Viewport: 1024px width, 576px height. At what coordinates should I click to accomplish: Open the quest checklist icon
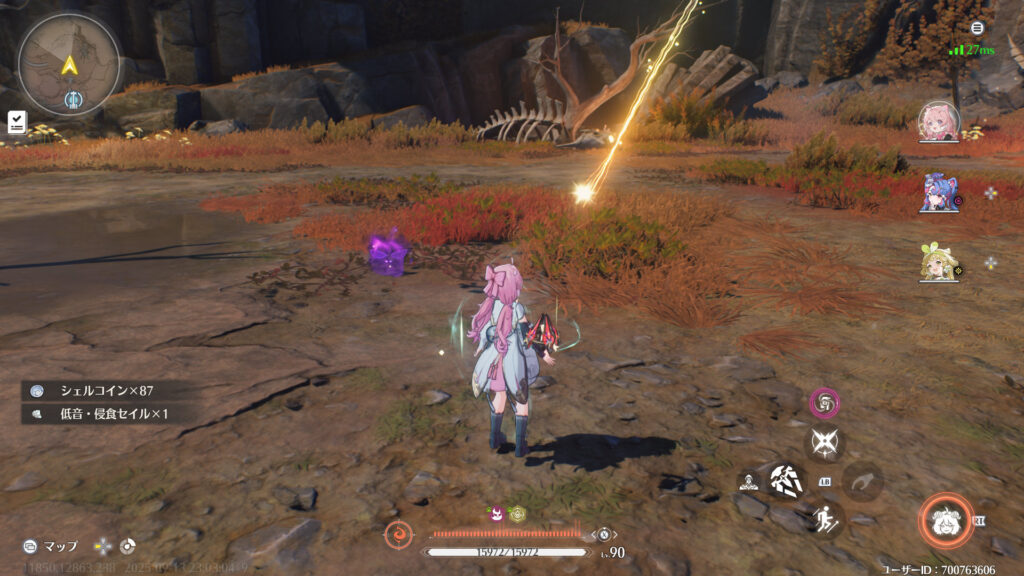coord(17,122)
